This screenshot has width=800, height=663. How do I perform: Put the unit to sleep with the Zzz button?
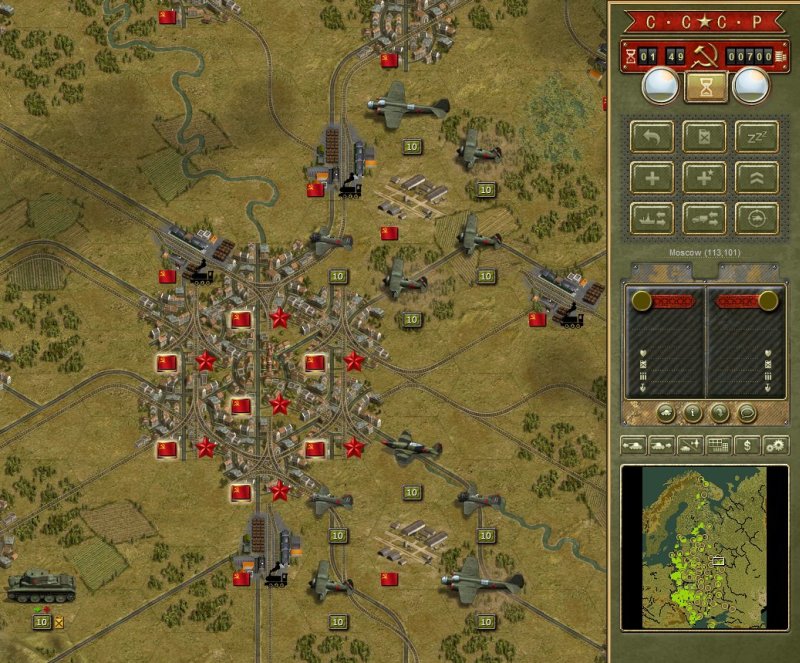[756, 137]
